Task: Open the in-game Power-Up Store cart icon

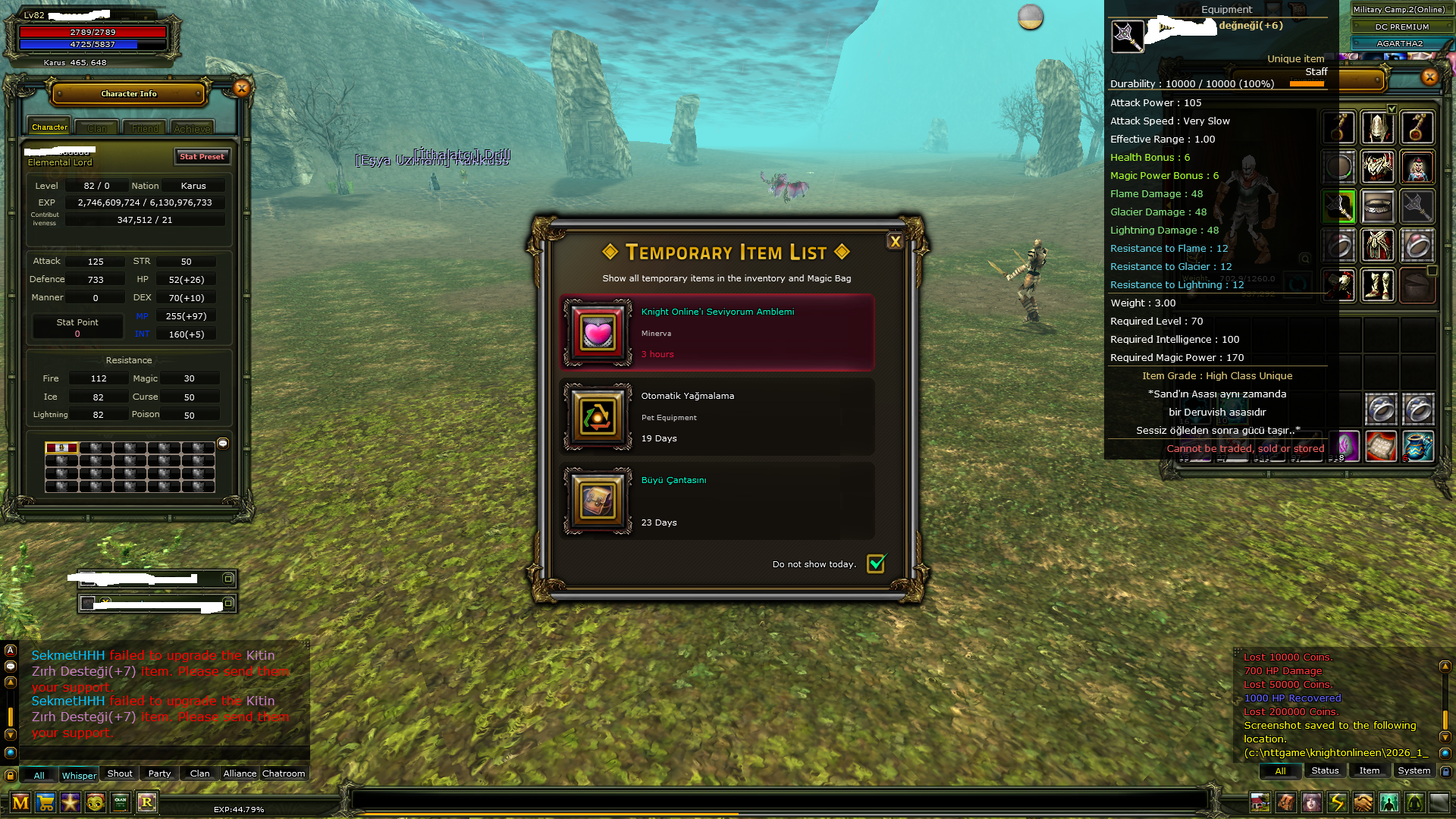Action: tap(45, 803)
